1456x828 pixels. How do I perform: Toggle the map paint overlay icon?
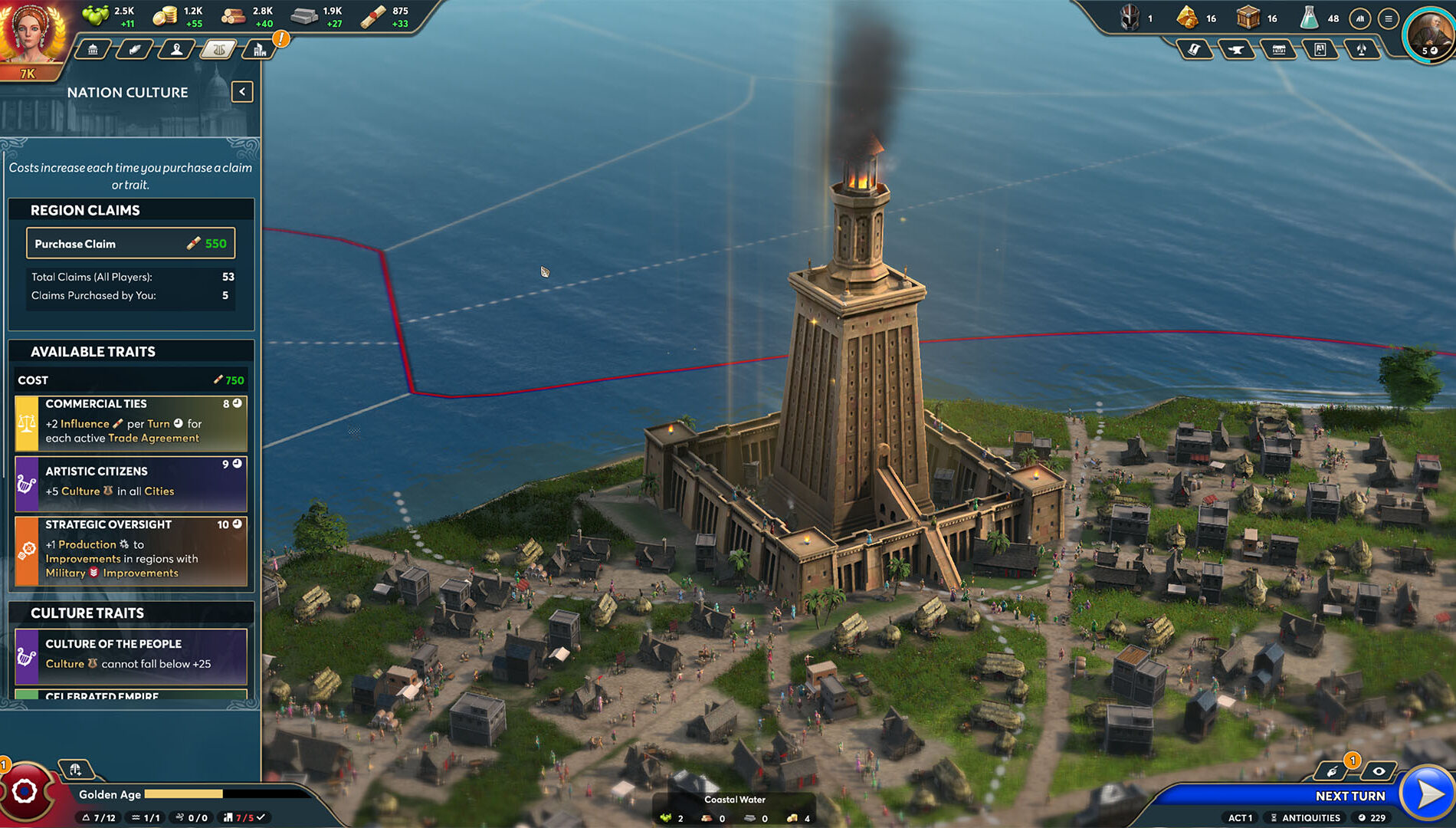[x=1333, y=773]
